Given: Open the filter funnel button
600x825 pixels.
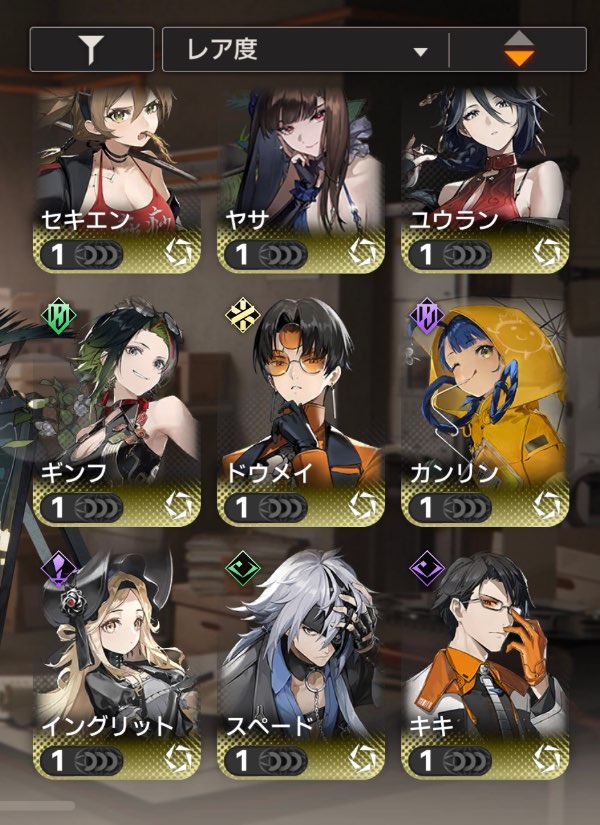Looking at the screenshot, I should [92, 50].
